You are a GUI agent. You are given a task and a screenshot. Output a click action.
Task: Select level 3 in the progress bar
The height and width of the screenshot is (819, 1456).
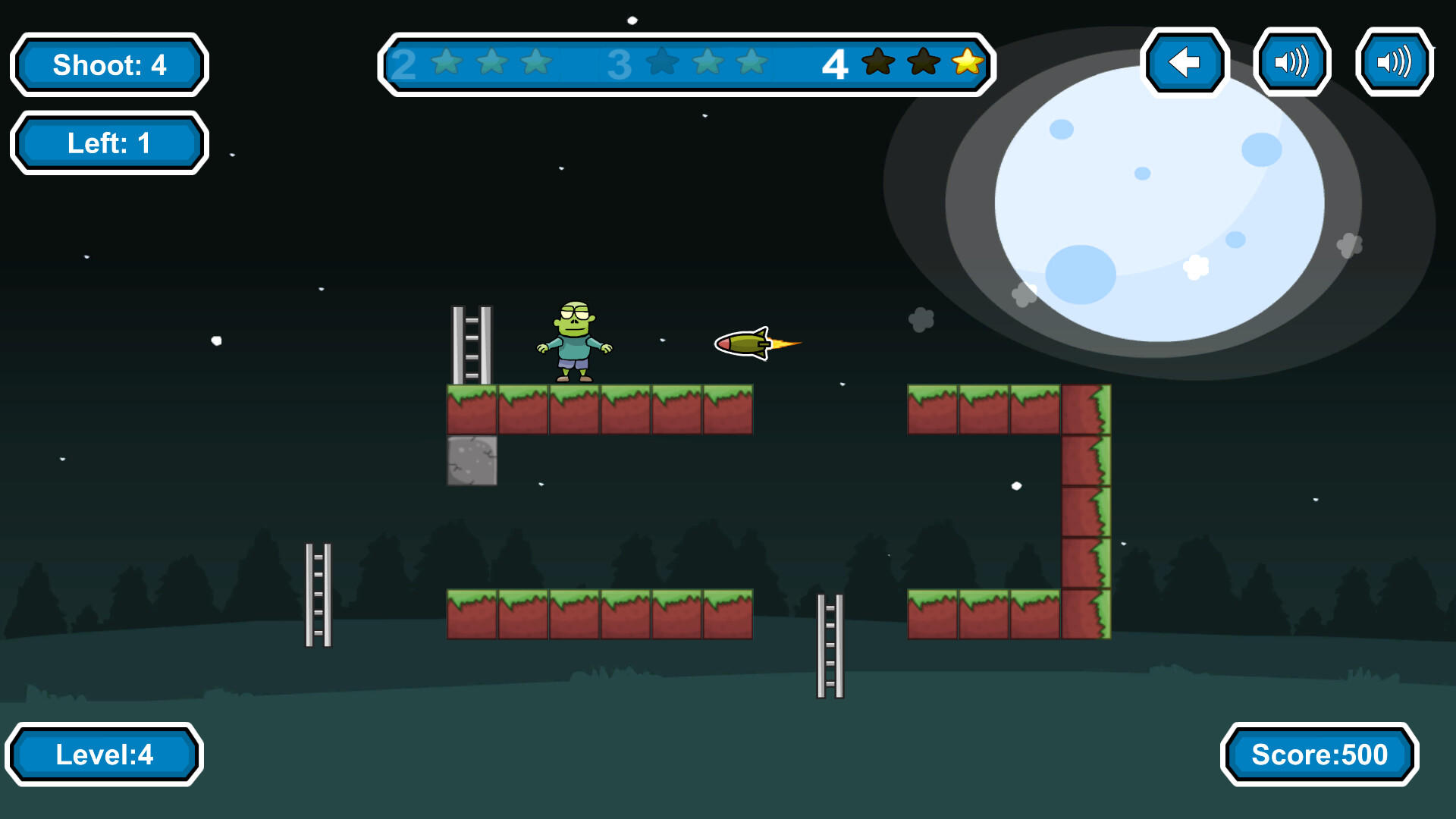pyautogui.click(x=622, y=64)
